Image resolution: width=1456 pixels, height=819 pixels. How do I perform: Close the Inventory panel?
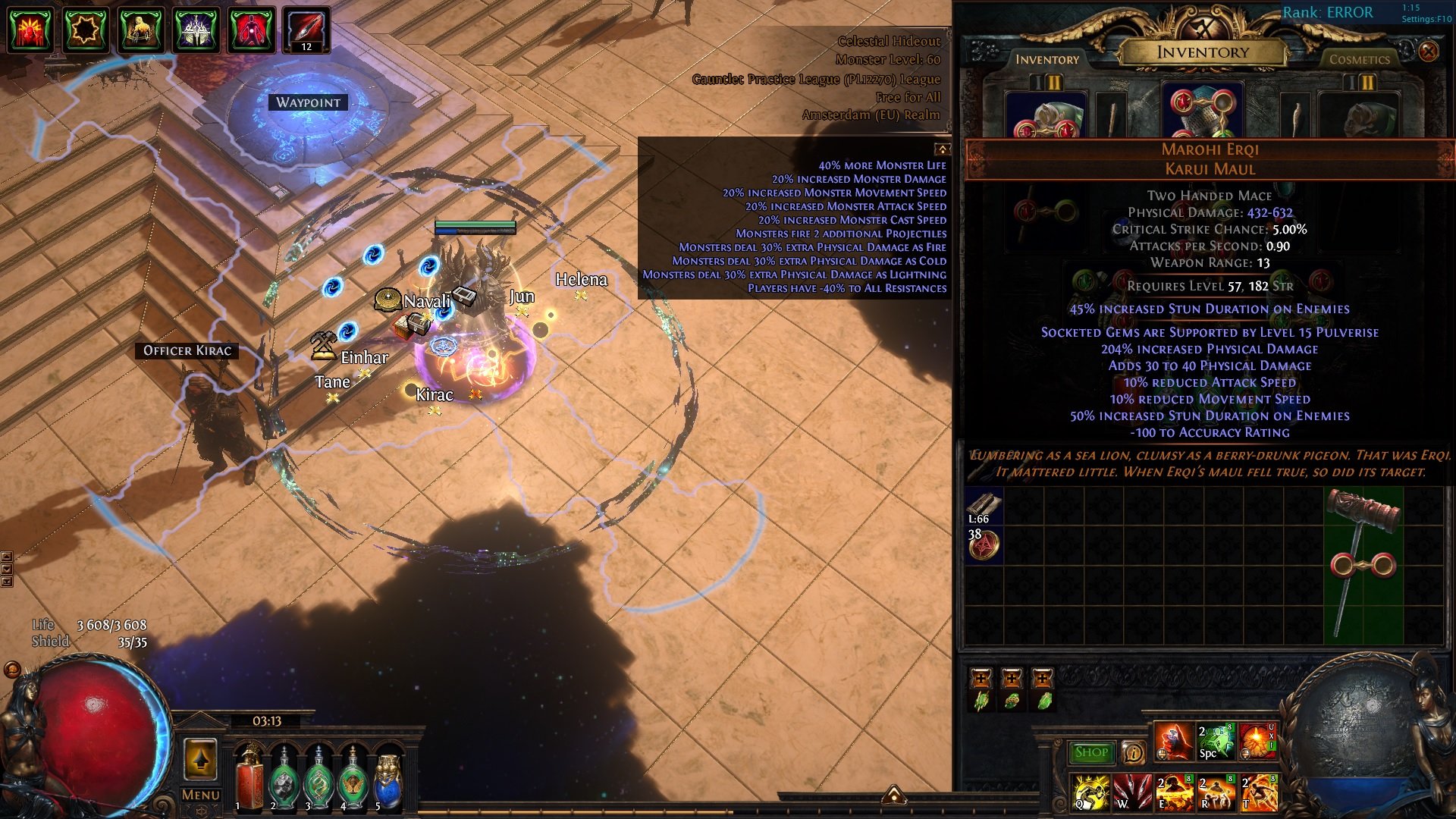(x=1428, y=51)
